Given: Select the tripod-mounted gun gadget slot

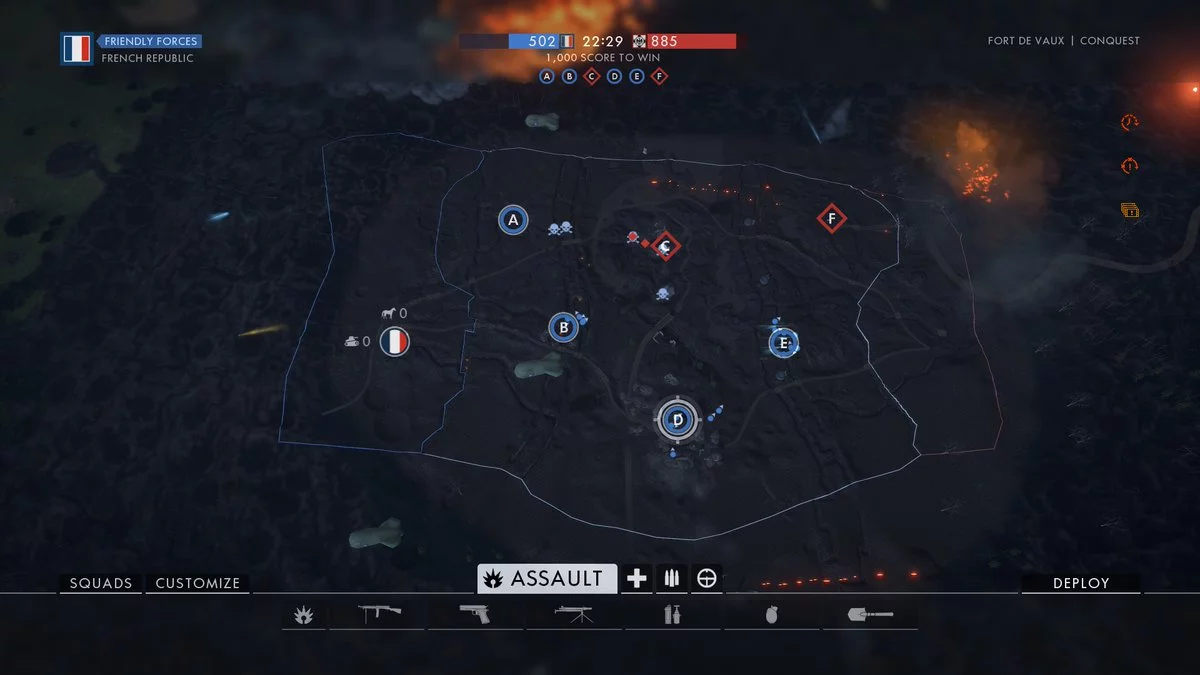Looking at the screenshot, I should 574,613.
